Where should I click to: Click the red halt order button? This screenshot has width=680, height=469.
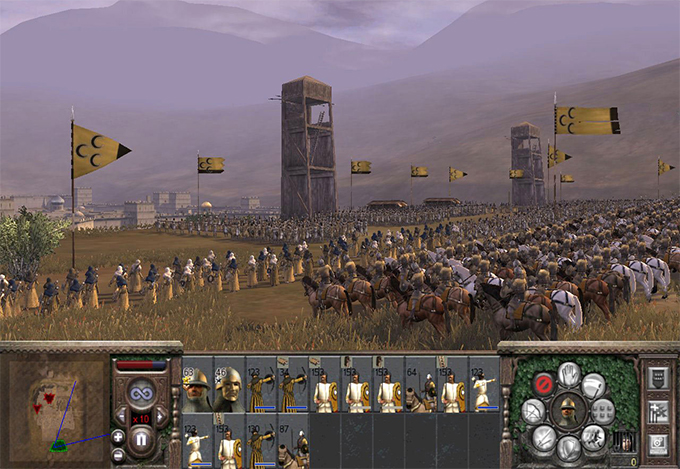(544, 383)
